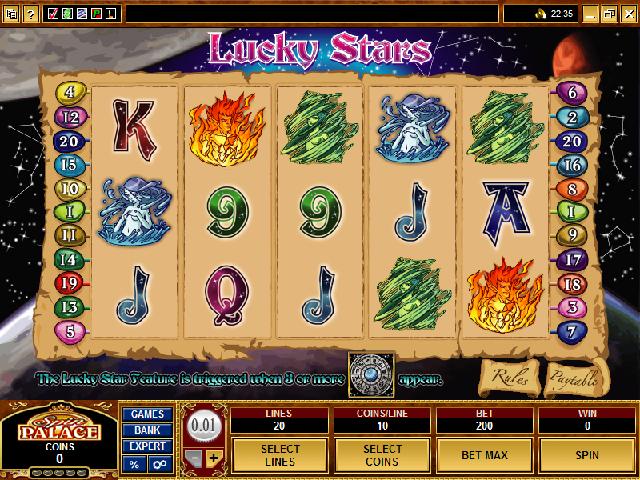Select payline 17 marker

(x=569, y=259)
